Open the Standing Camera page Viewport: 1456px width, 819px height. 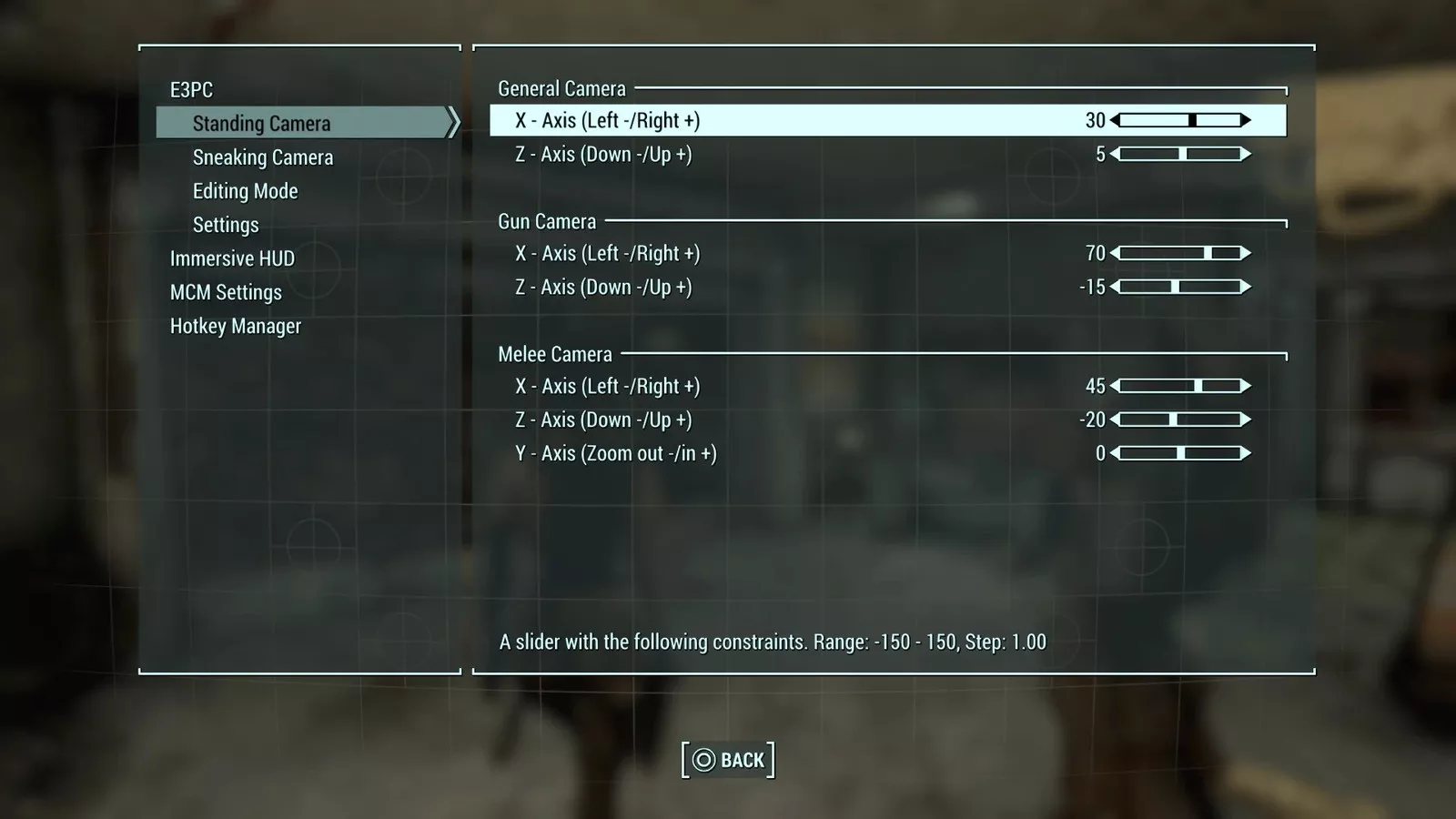261,123
